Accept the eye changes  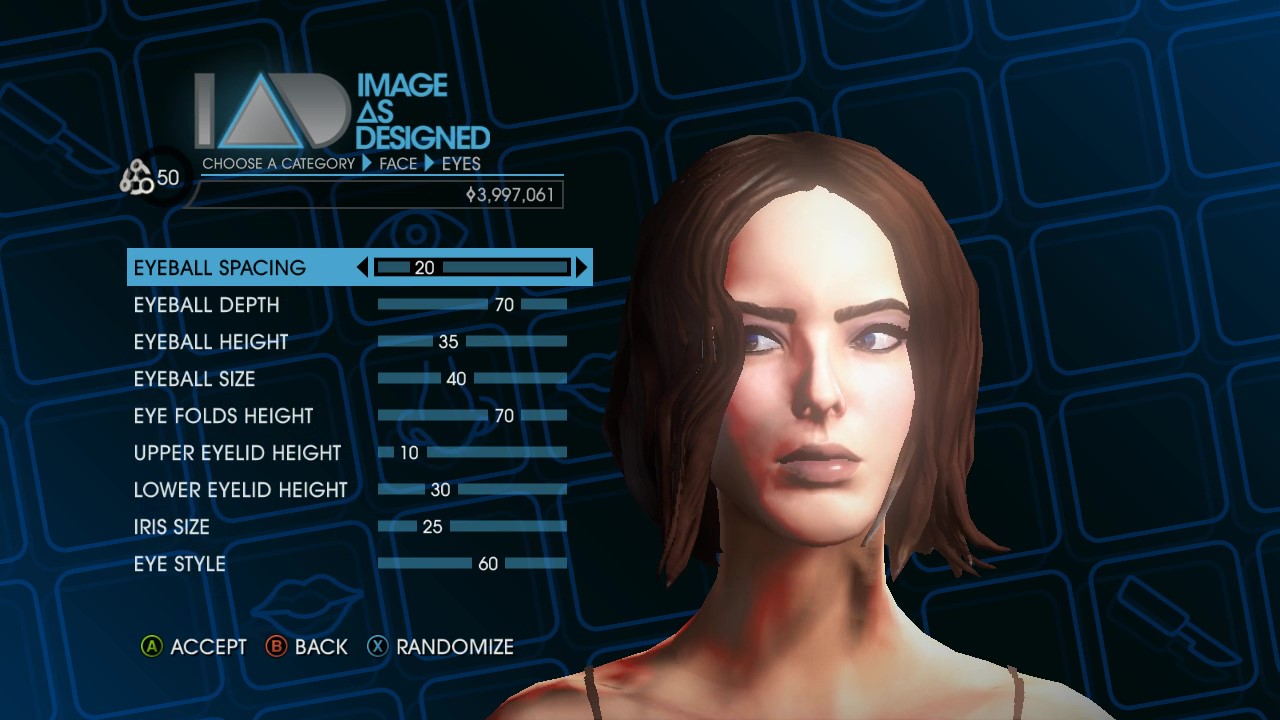click(x=194, y=647)
